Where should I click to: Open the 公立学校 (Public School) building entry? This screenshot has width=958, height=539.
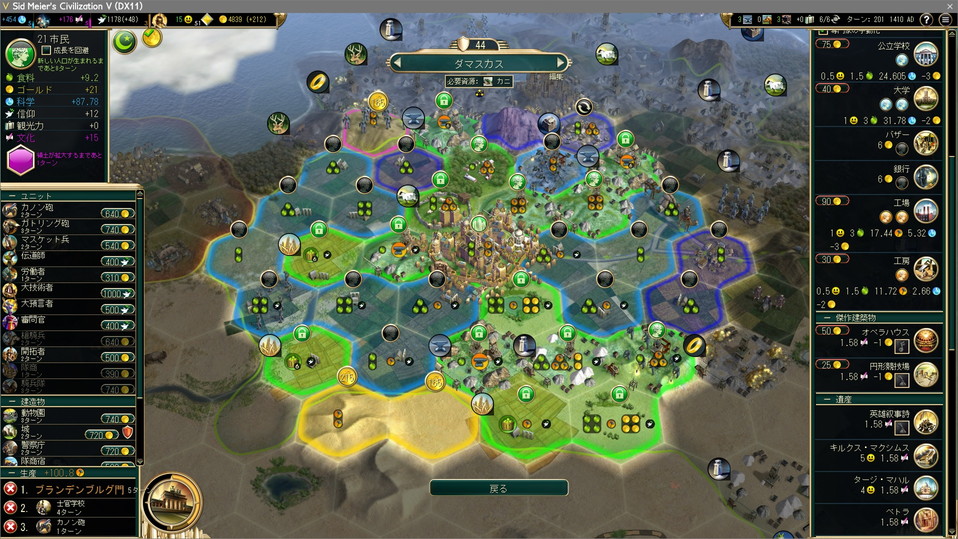pos(925,54)
